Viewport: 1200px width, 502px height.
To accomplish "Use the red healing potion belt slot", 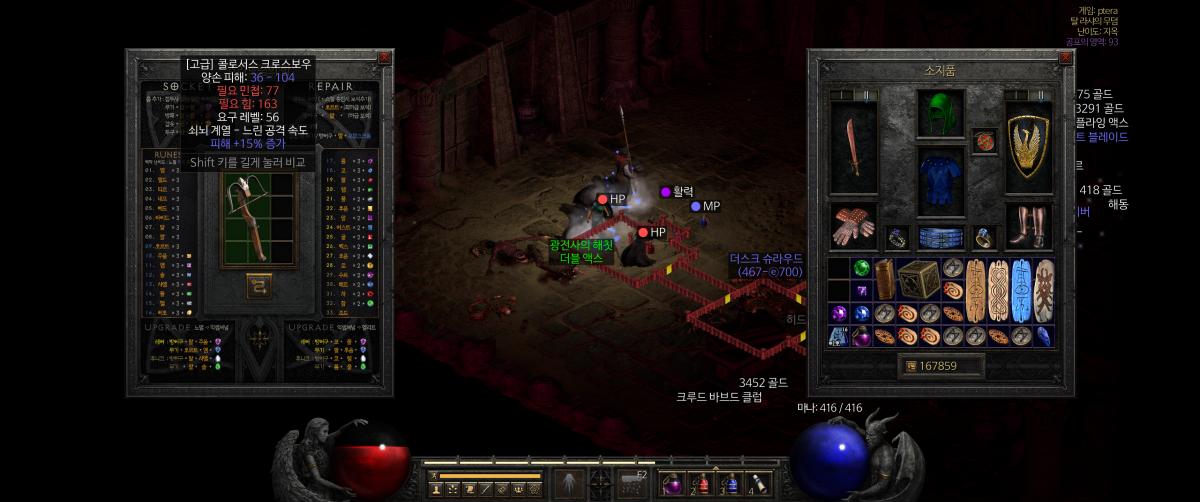I will 701,485.
